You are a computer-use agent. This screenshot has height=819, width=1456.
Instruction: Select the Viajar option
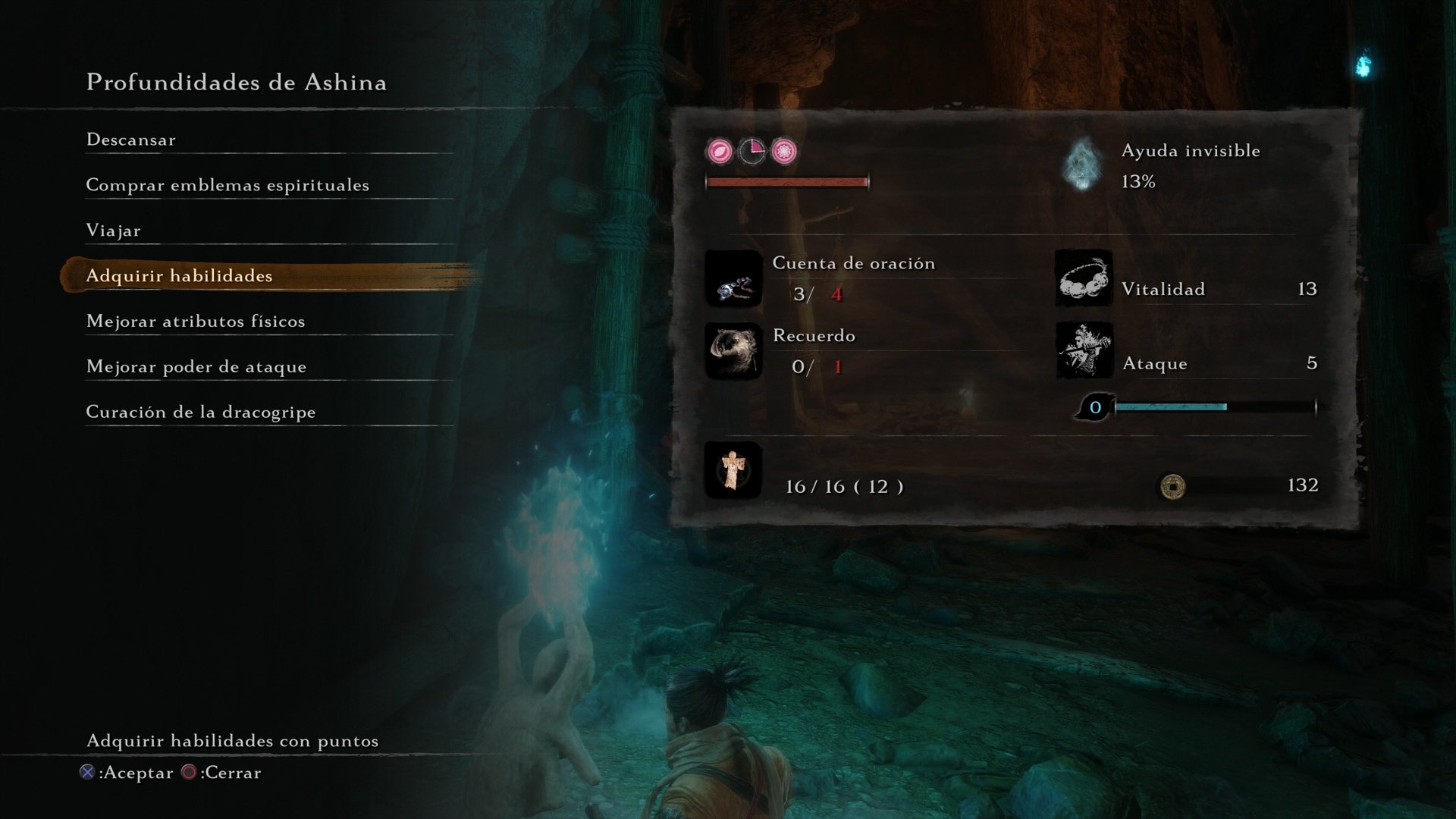tap(114, 230)
